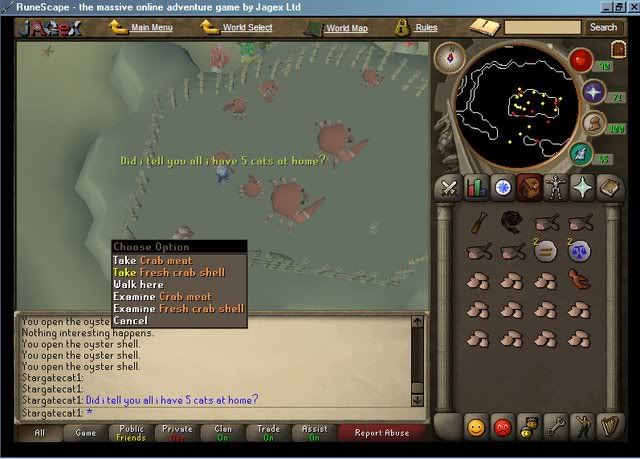This screenshot has width=640, height=459.
Task: Choose Examine Fresh crab shell option
Action: [178, 309]
